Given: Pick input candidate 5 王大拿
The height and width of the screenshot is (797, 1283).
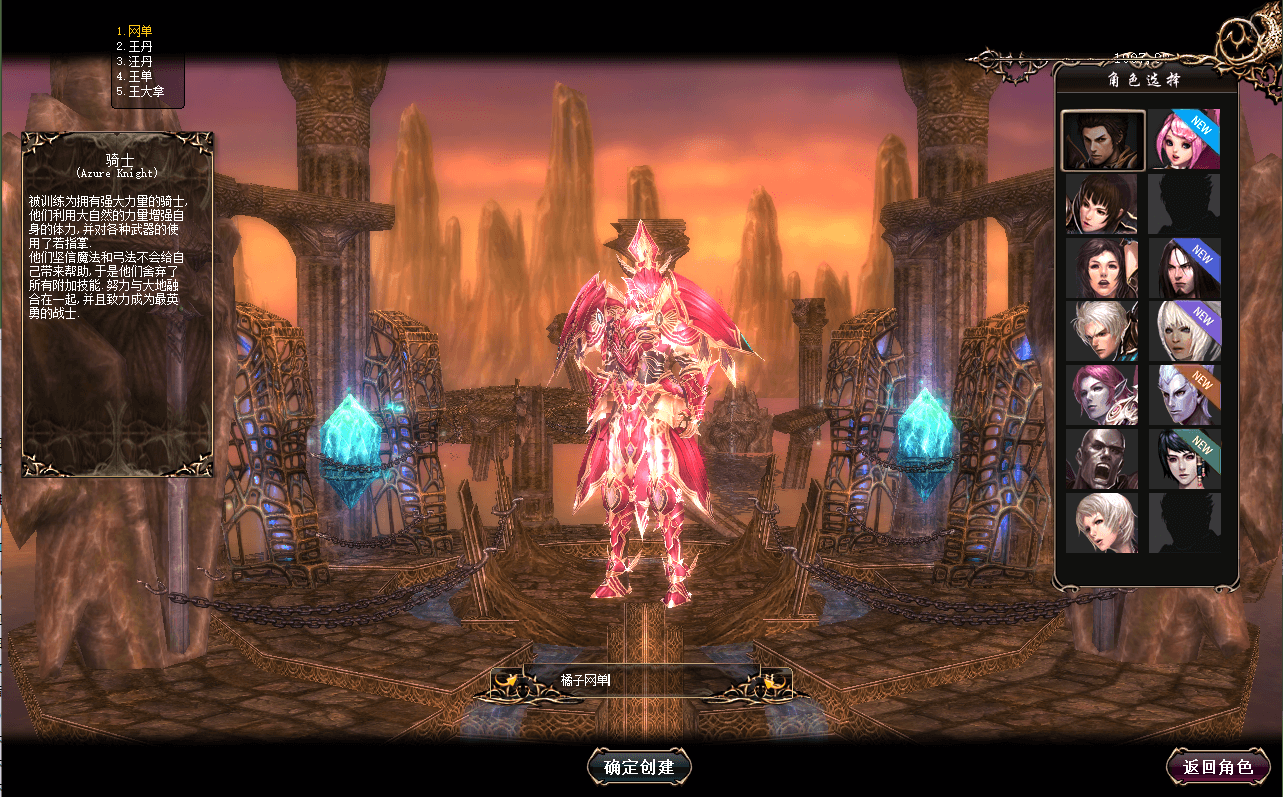Looking at the screenshot, I should point(140,91).
